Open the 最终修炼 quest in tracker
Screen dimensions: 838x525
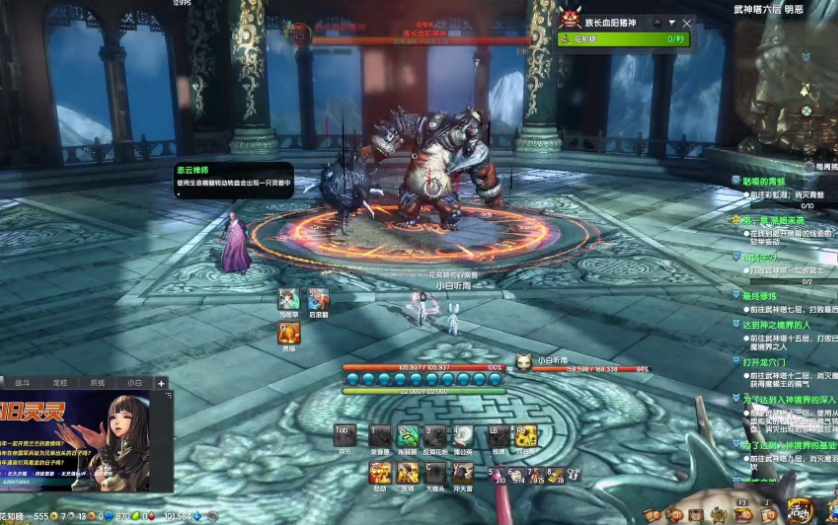coord(760,296)
